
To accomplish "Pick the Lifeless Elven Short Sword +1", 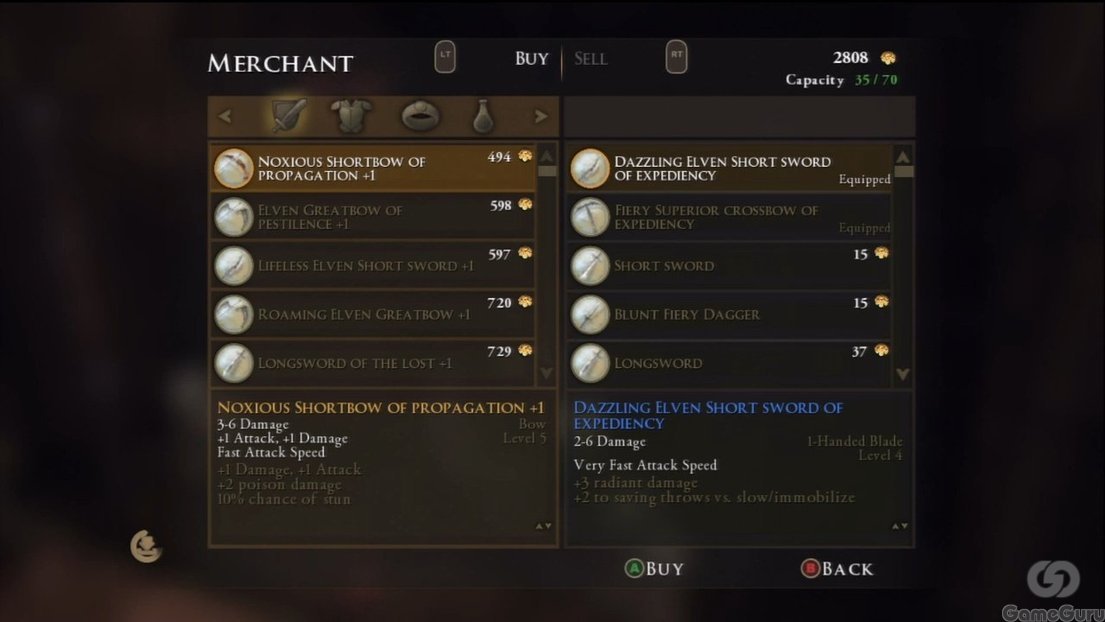I will pyautogui.click(x=372, y=266).
